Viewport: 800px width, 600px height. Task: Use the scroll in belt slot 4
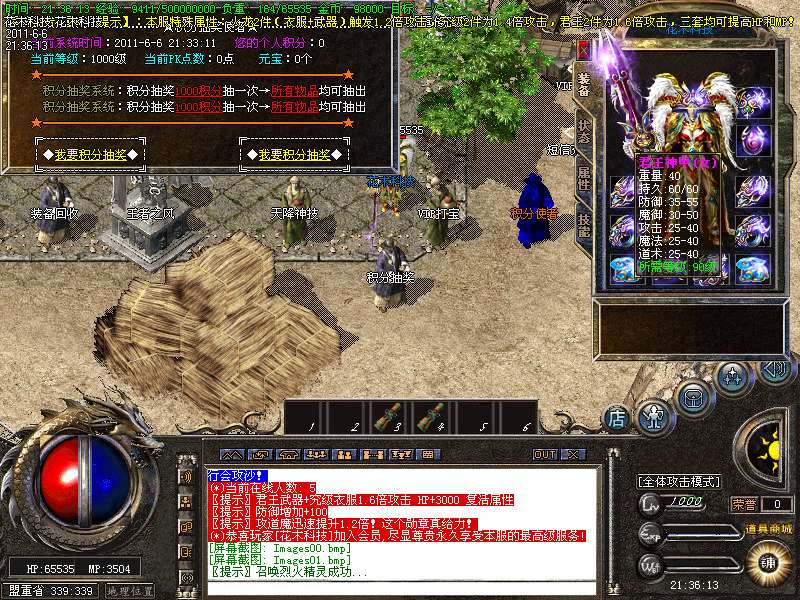coord(435,413)
